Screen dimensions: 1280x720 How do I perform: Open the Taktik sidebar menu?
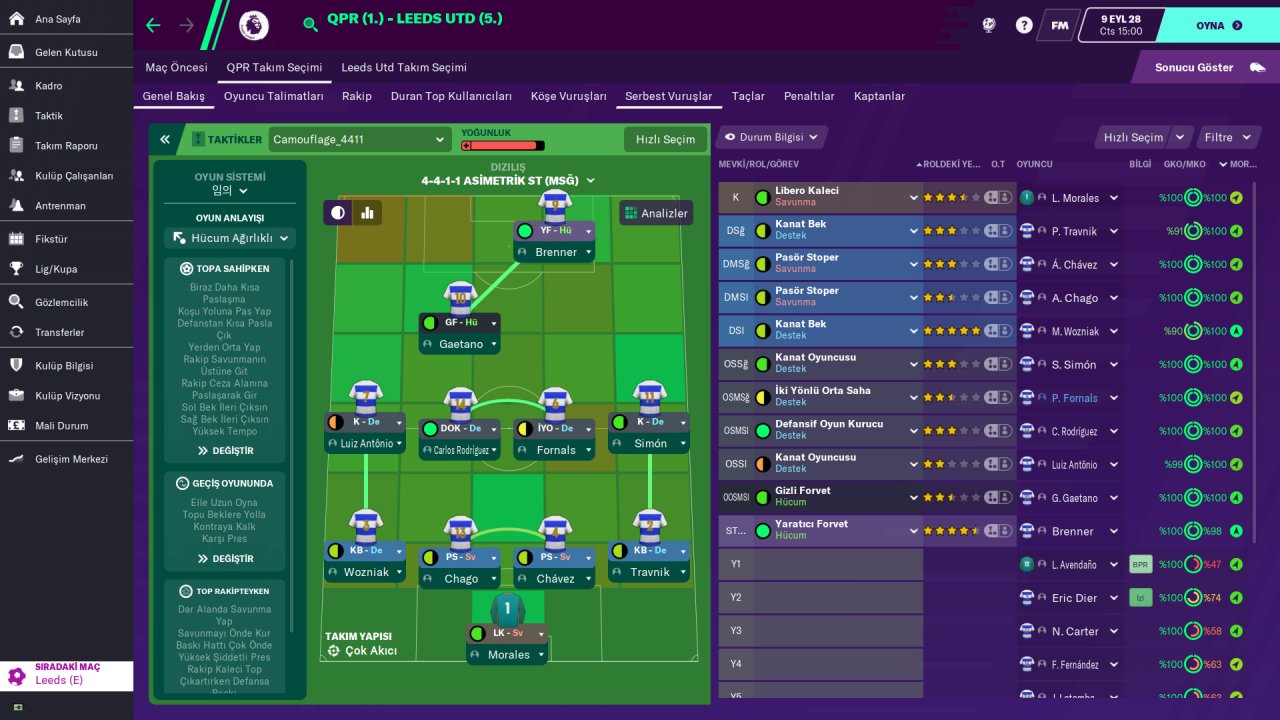tap(49, 116)
